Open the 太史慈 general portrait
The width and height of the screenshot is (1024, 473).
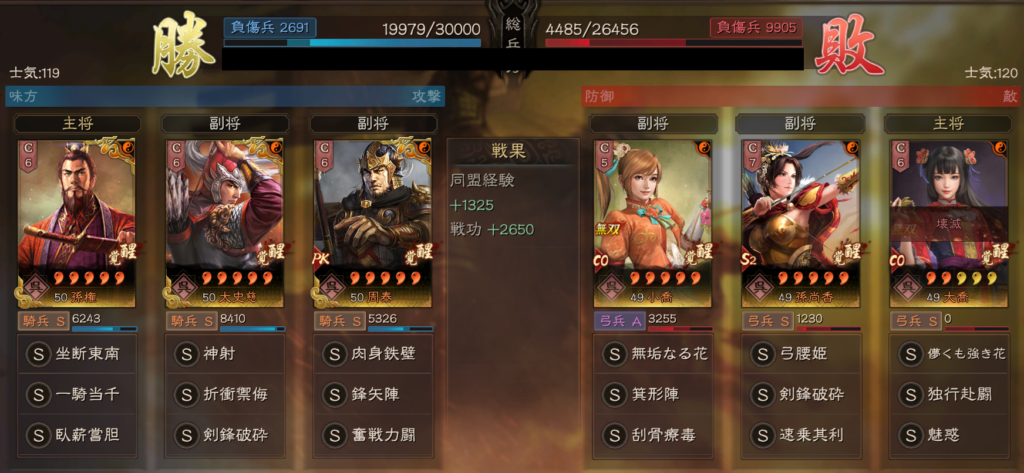pyautogui.click(x=224, y=222)
